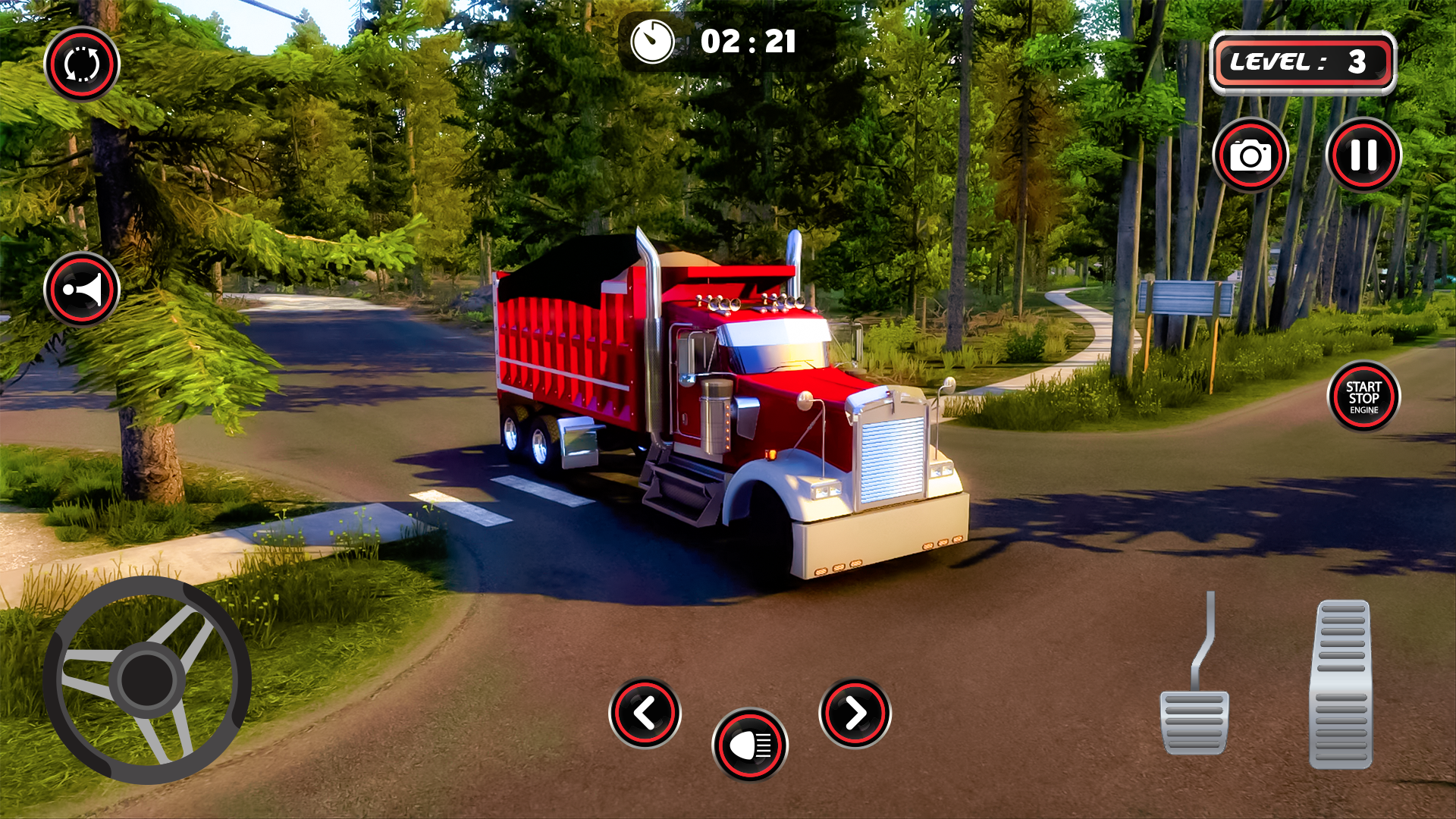Image resolution: width=1456 pixels, height=819 pixels.
Task: Select the pause menu icon top right
Action: (x=1363, y=155)
